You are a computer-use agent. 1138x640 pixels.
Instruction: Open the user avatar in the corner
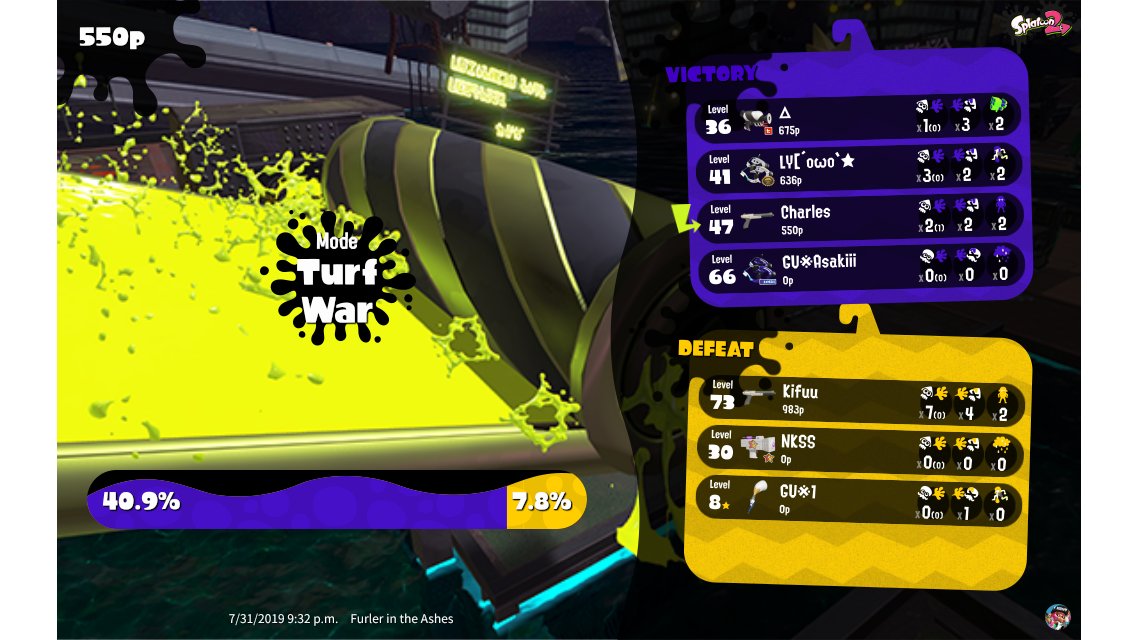(1057, 616)
